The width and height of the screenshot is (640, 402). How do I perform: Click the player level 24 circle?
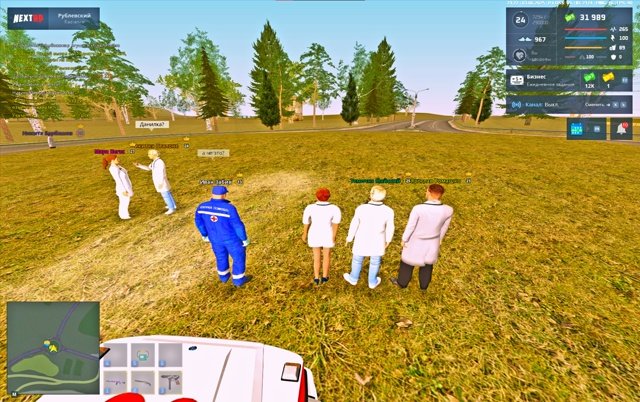519,19
